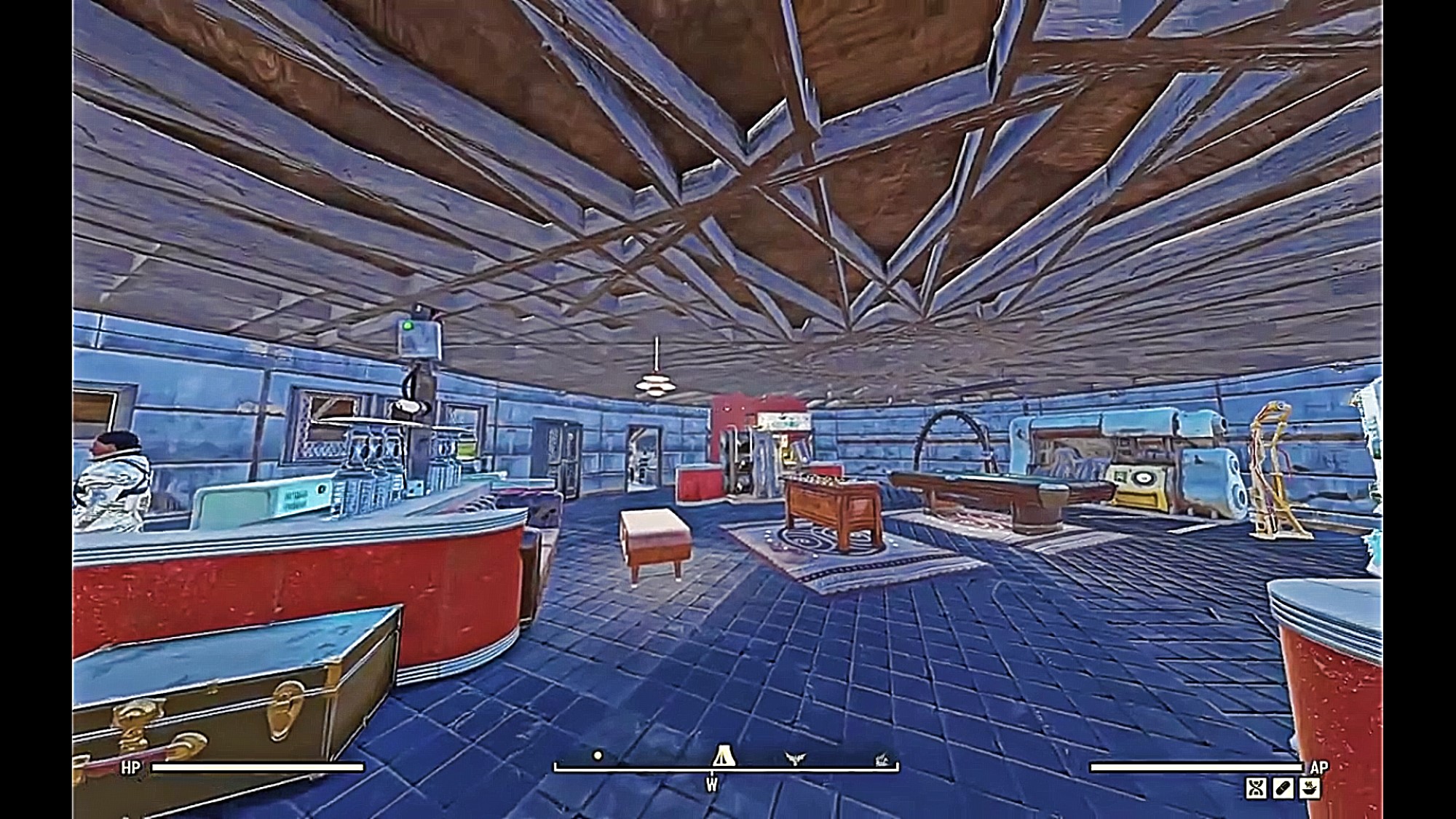The image size is (1456, 819).
Task: Click the food bowl status icon
Action: [x=1310, y=788]
